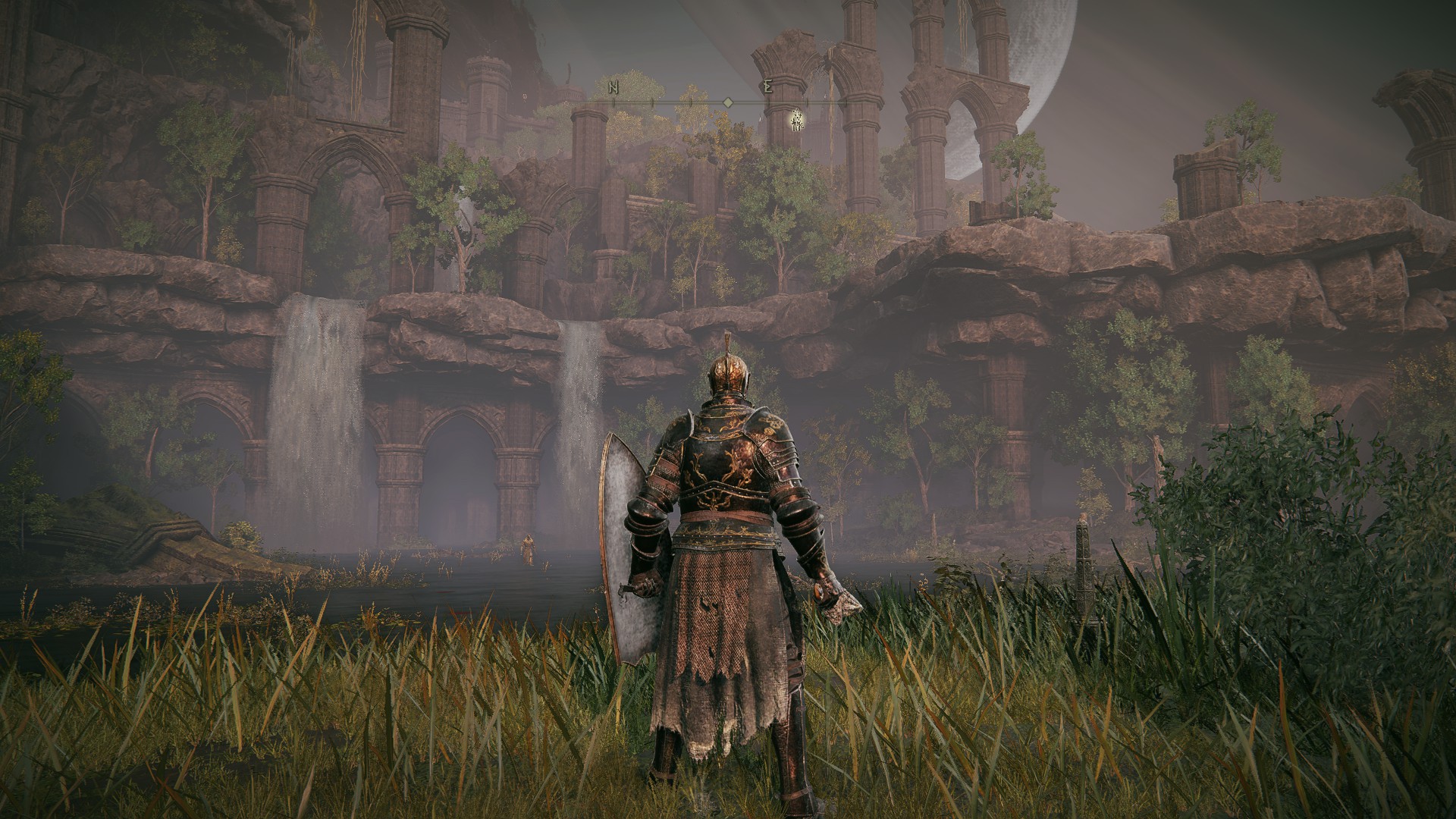Select the North letter on the compass
This screenshot has width=1456, height=819.
click(613, 88)
